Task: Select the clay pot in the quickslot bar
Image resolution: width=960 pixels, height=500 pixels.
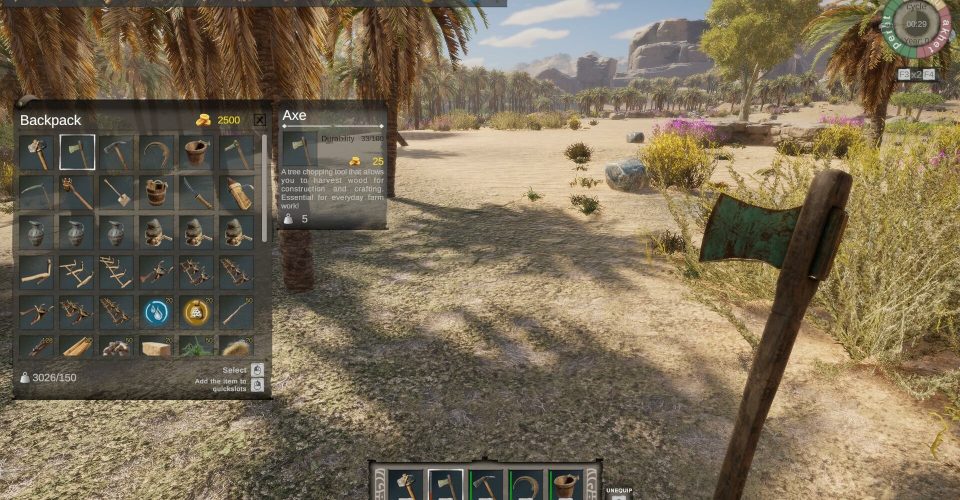Action: [565, 486]
